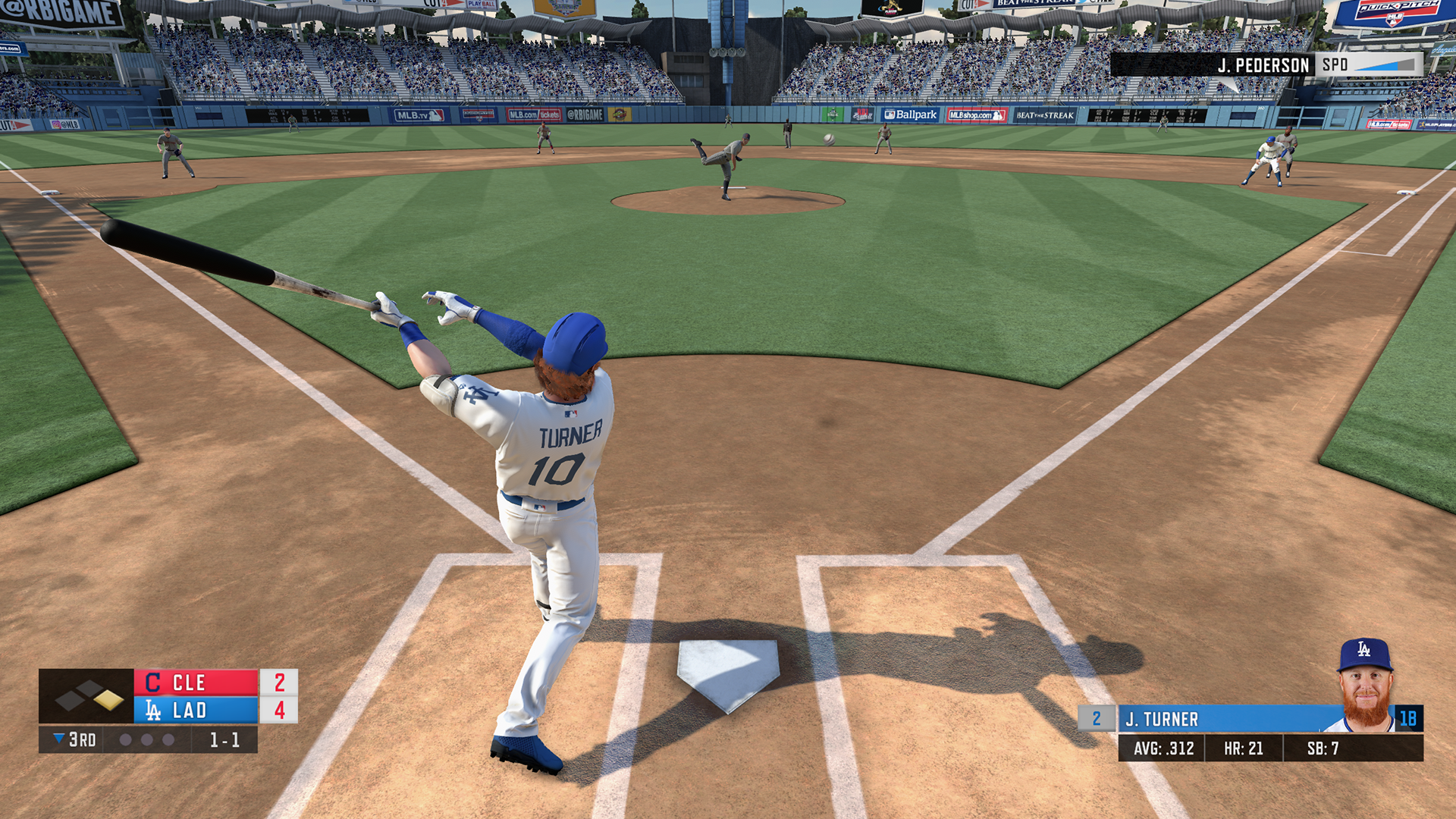Toggle the first out indicator dot
This screenshot has height=819, width=1456.
[126, 741]
